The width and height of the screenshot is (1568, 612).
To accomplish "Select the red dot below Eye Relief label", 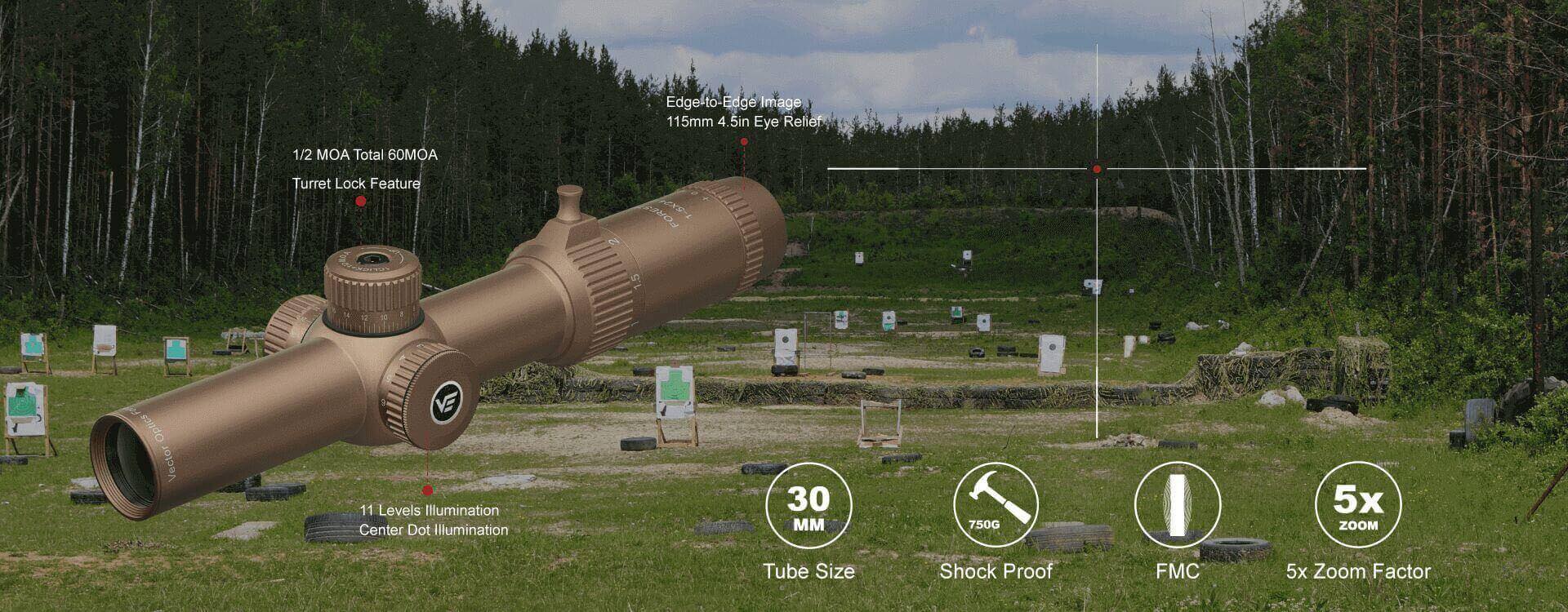I will (x=744, y=142).
